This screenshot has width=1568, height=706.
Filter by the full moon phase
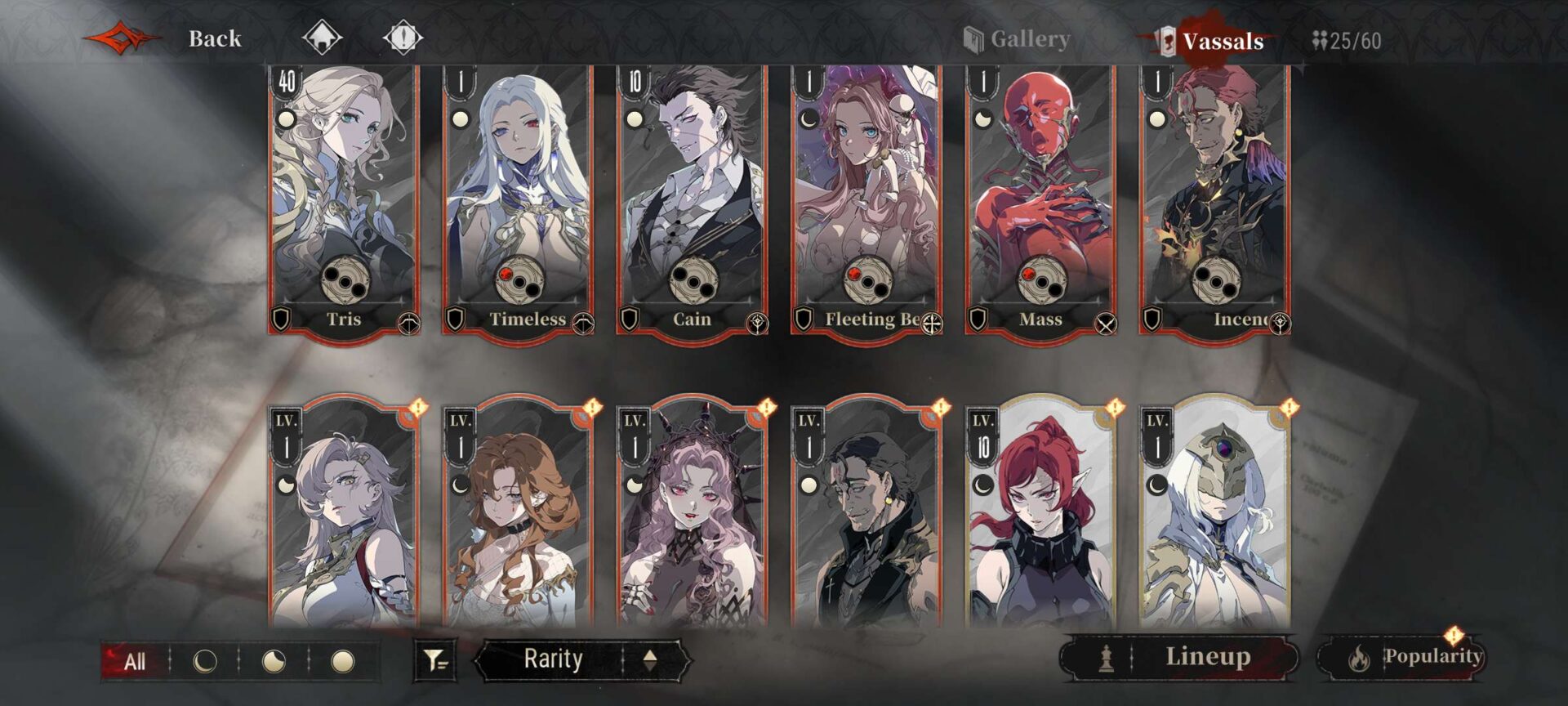pyautogui.click(x=343, y=661)
